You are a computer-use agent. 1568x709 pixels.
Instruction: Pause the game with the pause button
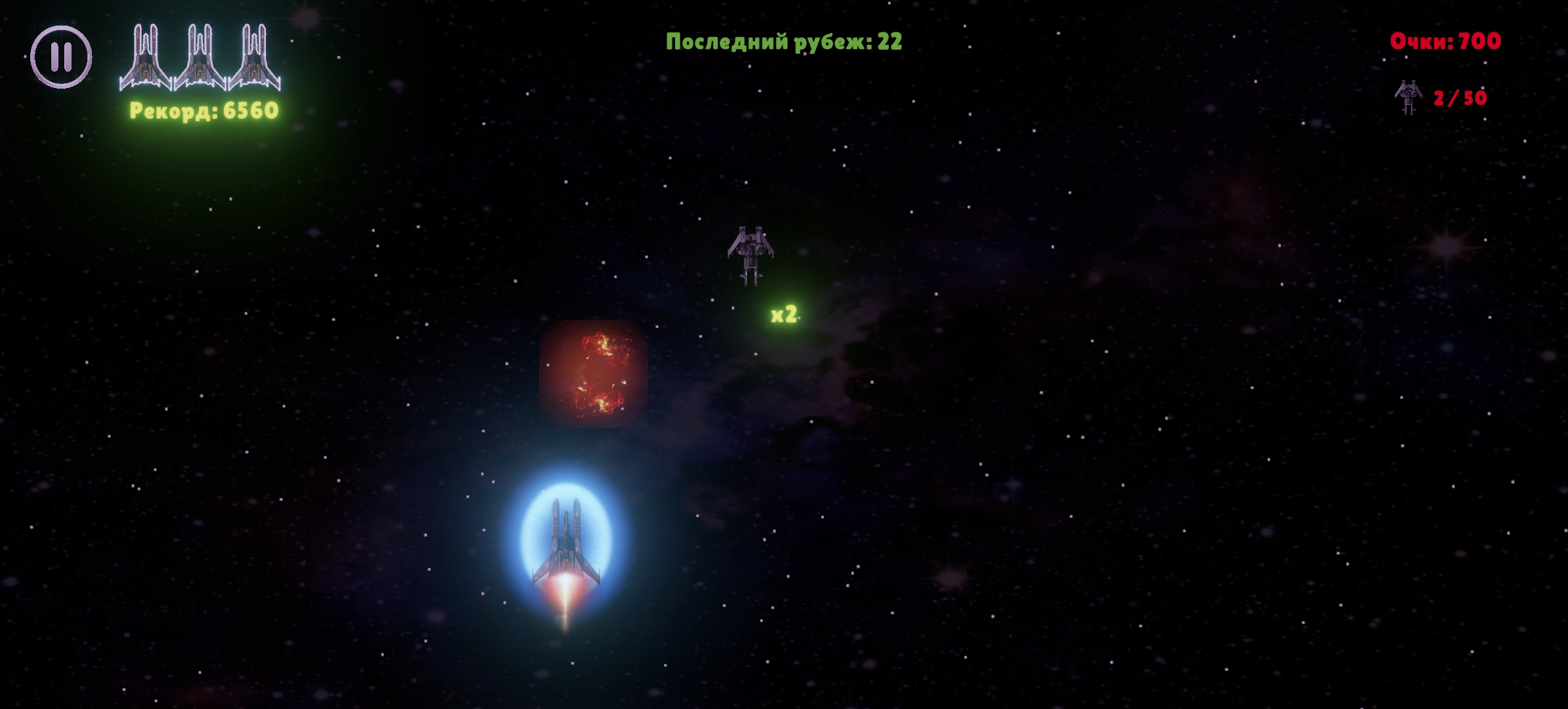[61, 57]
